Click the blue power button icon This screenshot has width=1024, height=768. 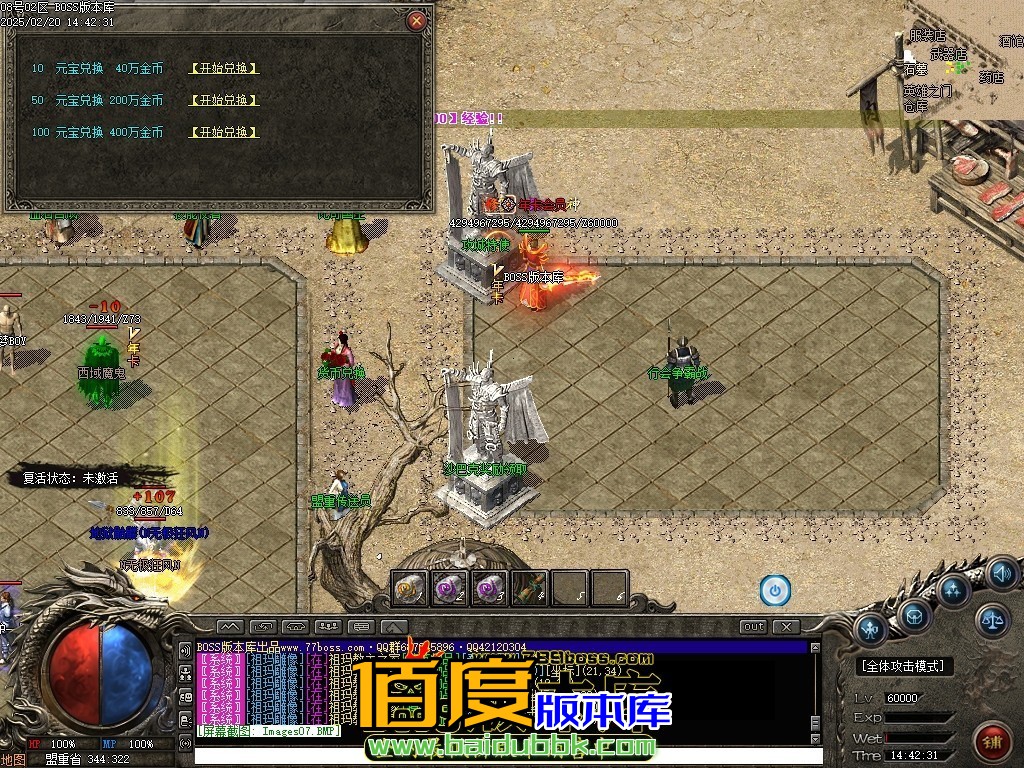(775, 590)
